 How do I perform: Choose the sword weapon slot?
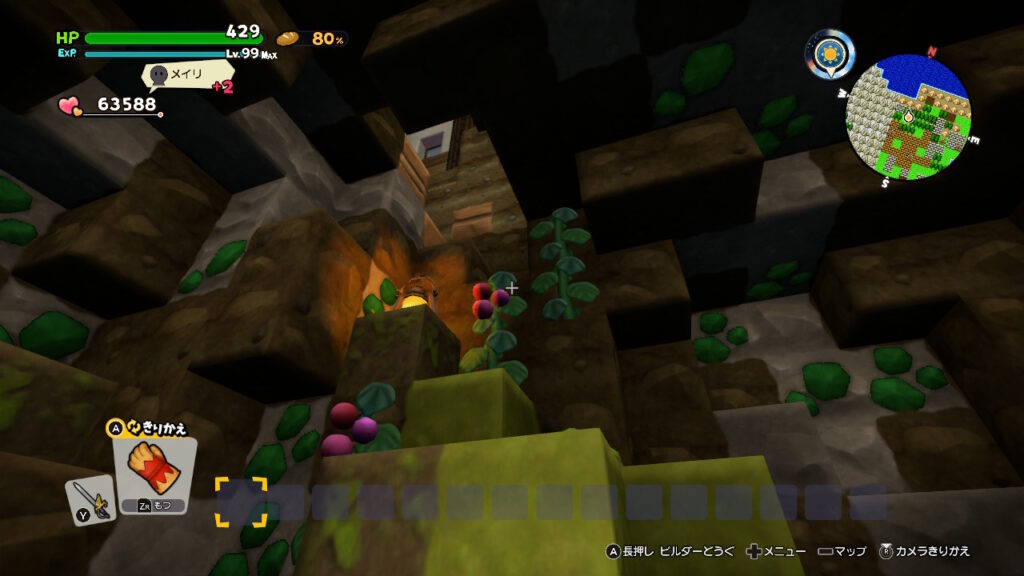(86, 497)
